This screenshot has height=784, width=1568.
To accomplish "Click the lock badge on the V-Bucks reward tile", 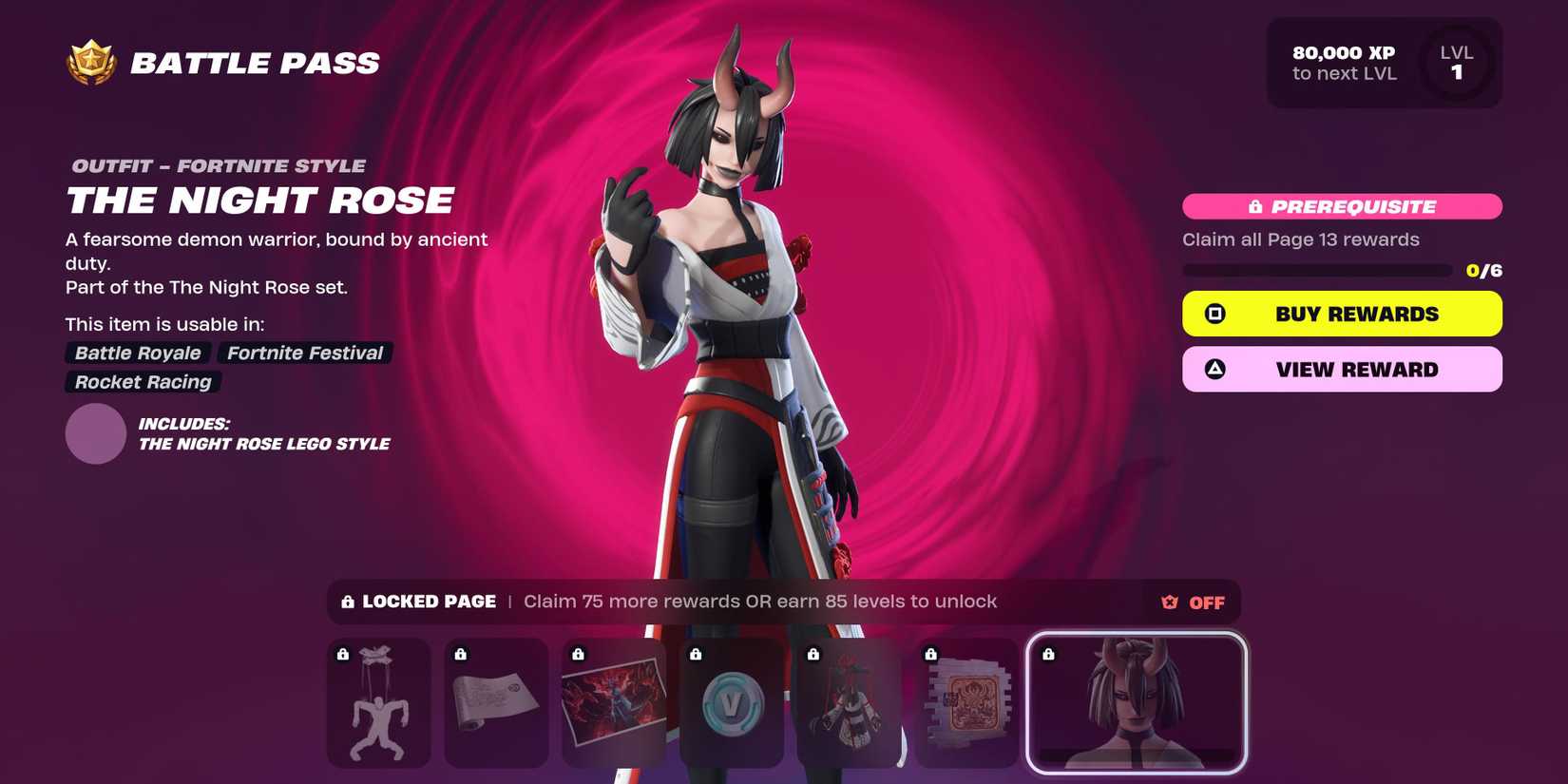I will [695, 653].
